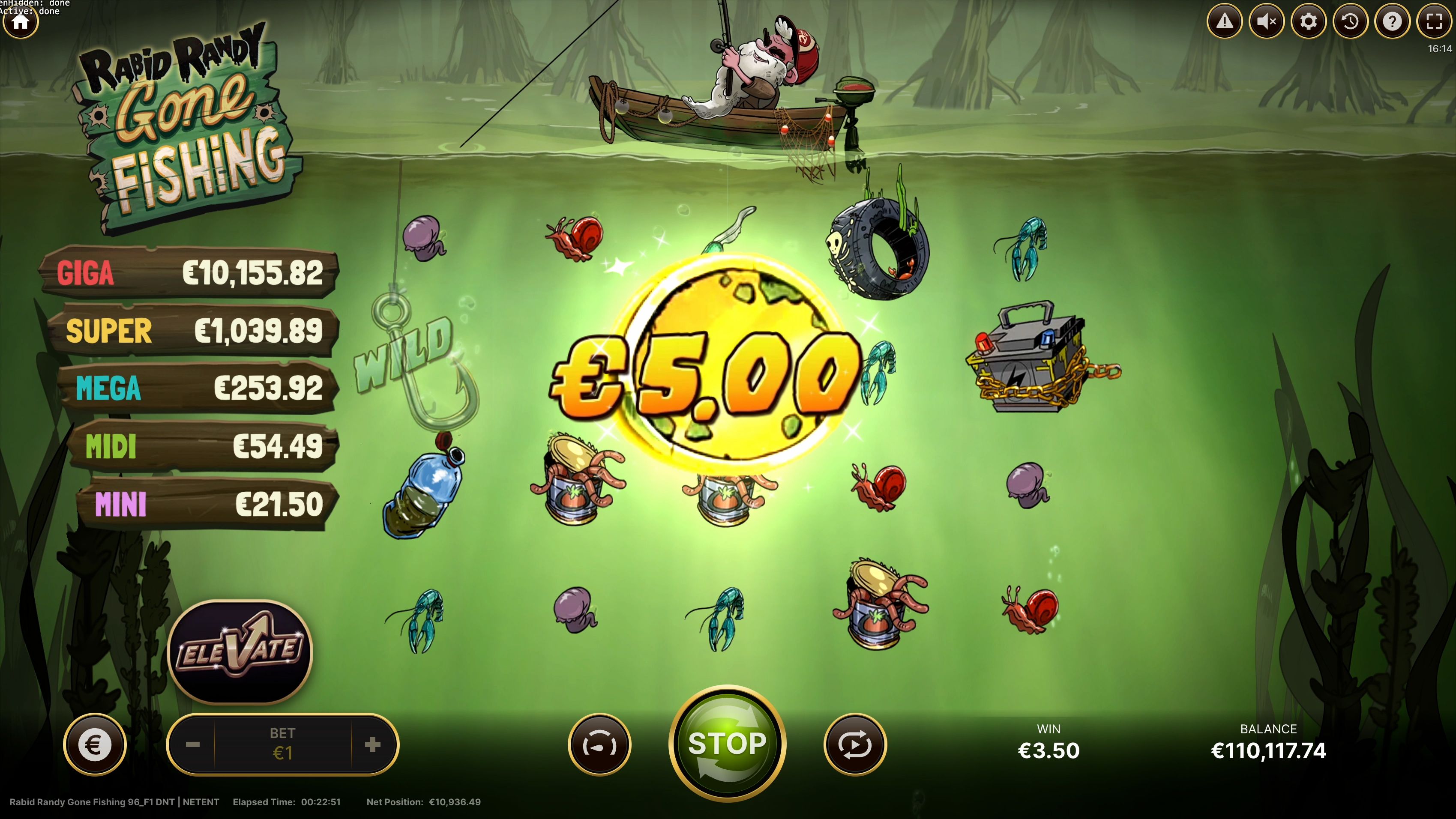Image resolution: width=1456 pixels, height=819 pixels.
Task: Toggle fullscreen mode
Action: [x=1435, y=21]
